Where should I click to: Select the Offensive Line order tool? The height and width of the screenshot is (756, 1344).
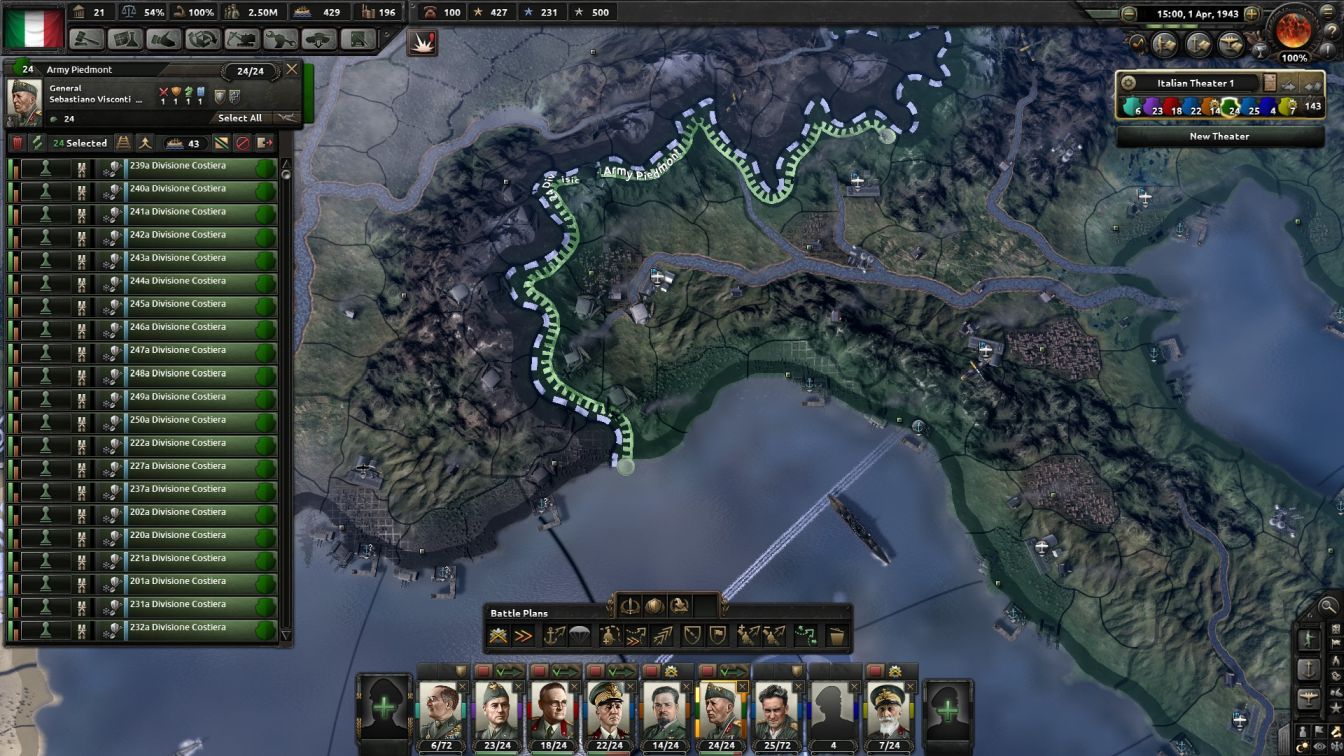[x=521, y=633]
